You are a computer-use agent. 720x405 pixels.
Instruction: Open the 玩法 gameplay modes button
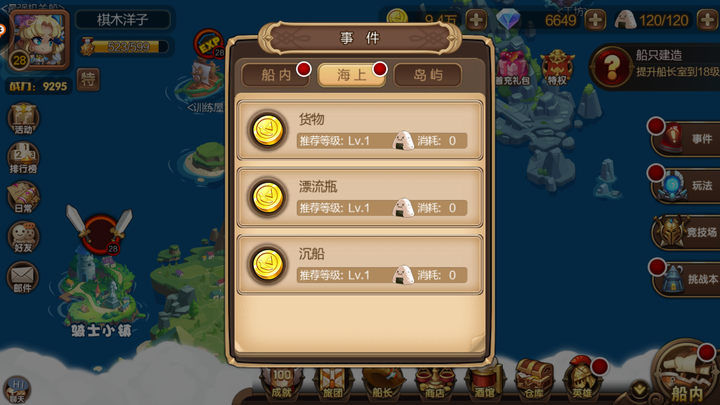point(686,185)
